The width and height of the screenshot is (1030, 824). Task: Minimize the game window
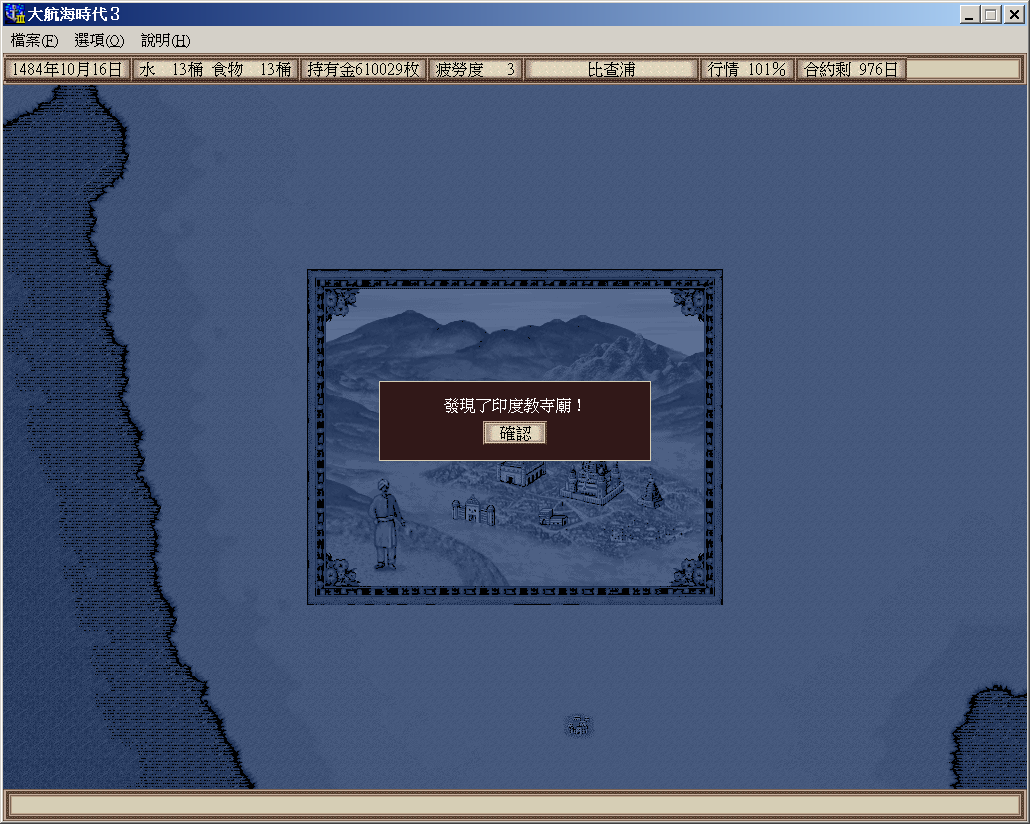(970, 14)
